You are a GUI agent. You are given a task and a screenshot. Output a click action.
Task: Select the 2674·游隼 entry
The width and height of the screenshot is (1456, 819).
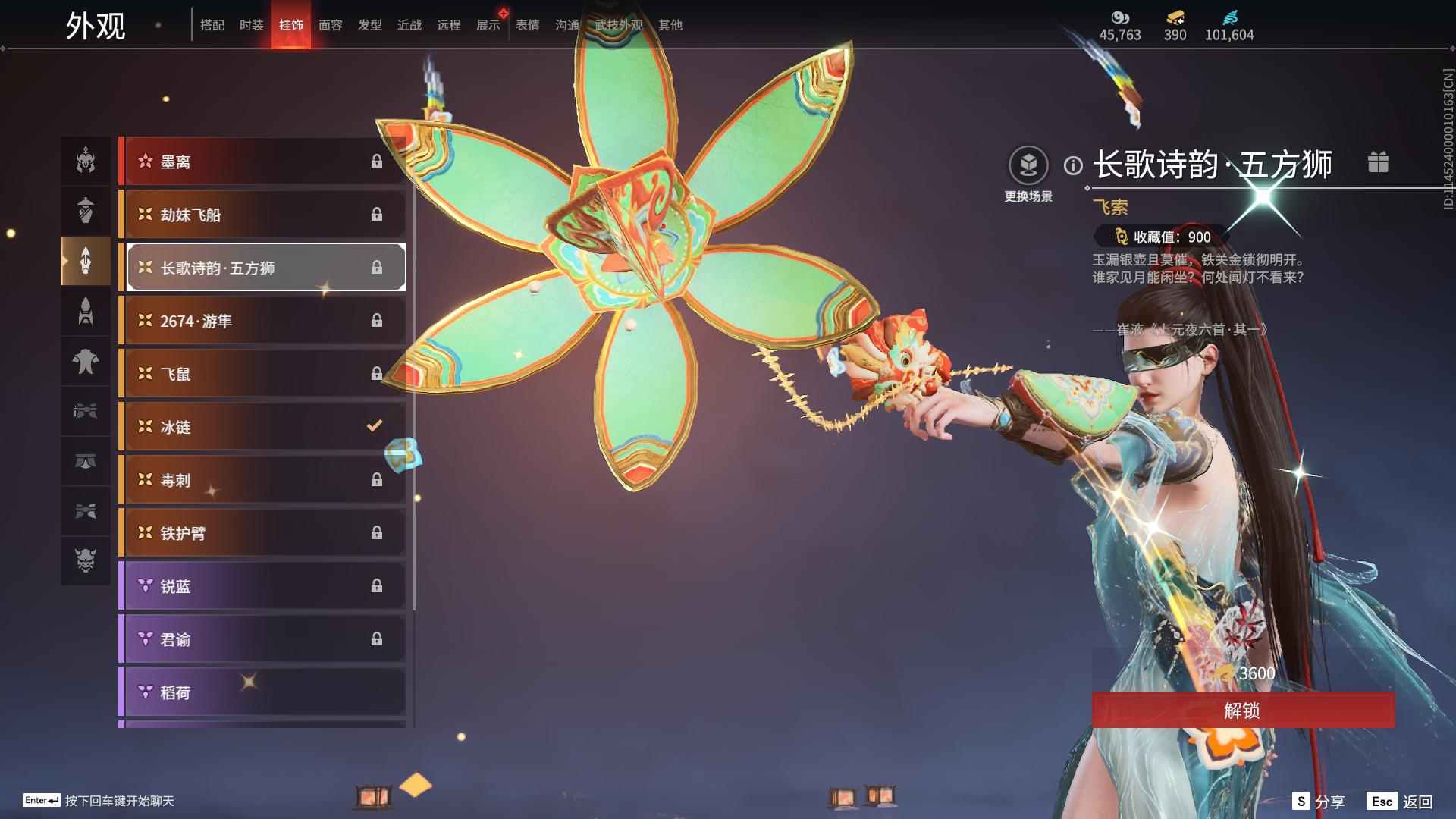click(262, 321)
